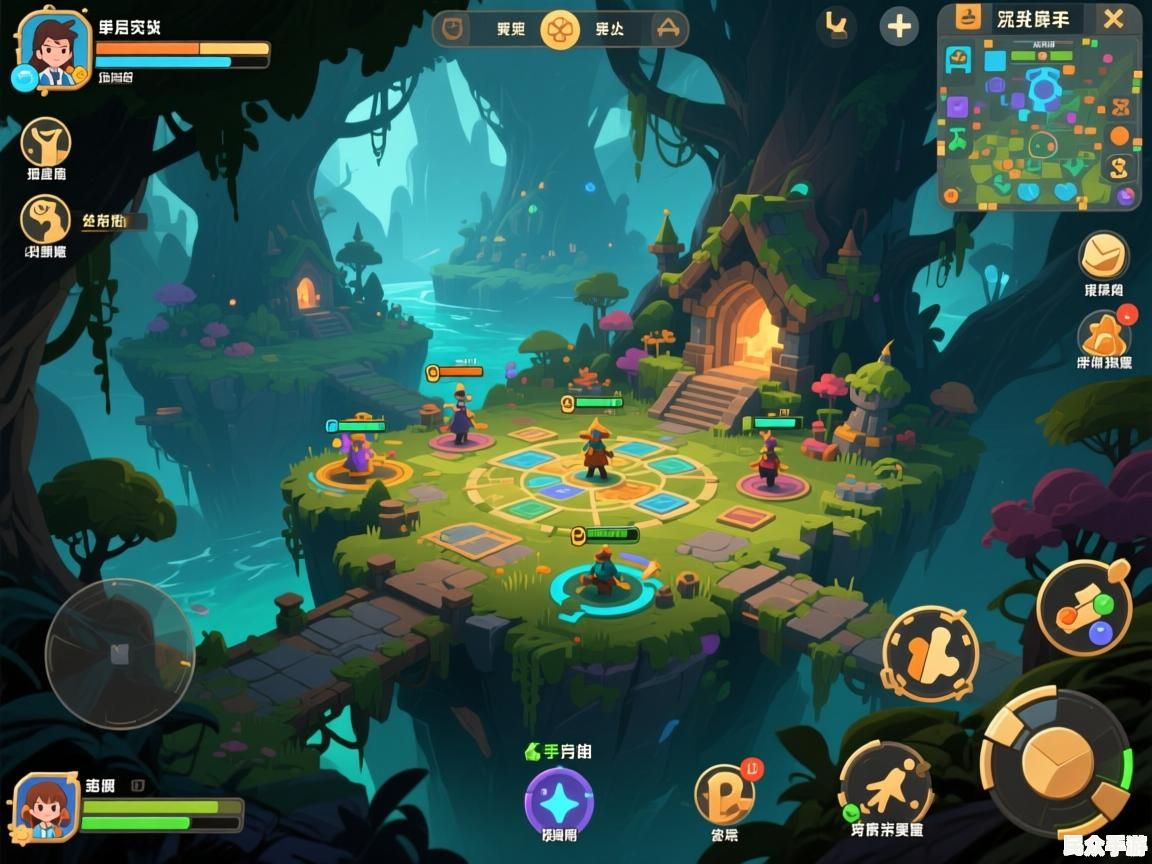Click the left shield icon in top center bar
The width and height of the screenshot is (1152, 864).
click(455, 28)
